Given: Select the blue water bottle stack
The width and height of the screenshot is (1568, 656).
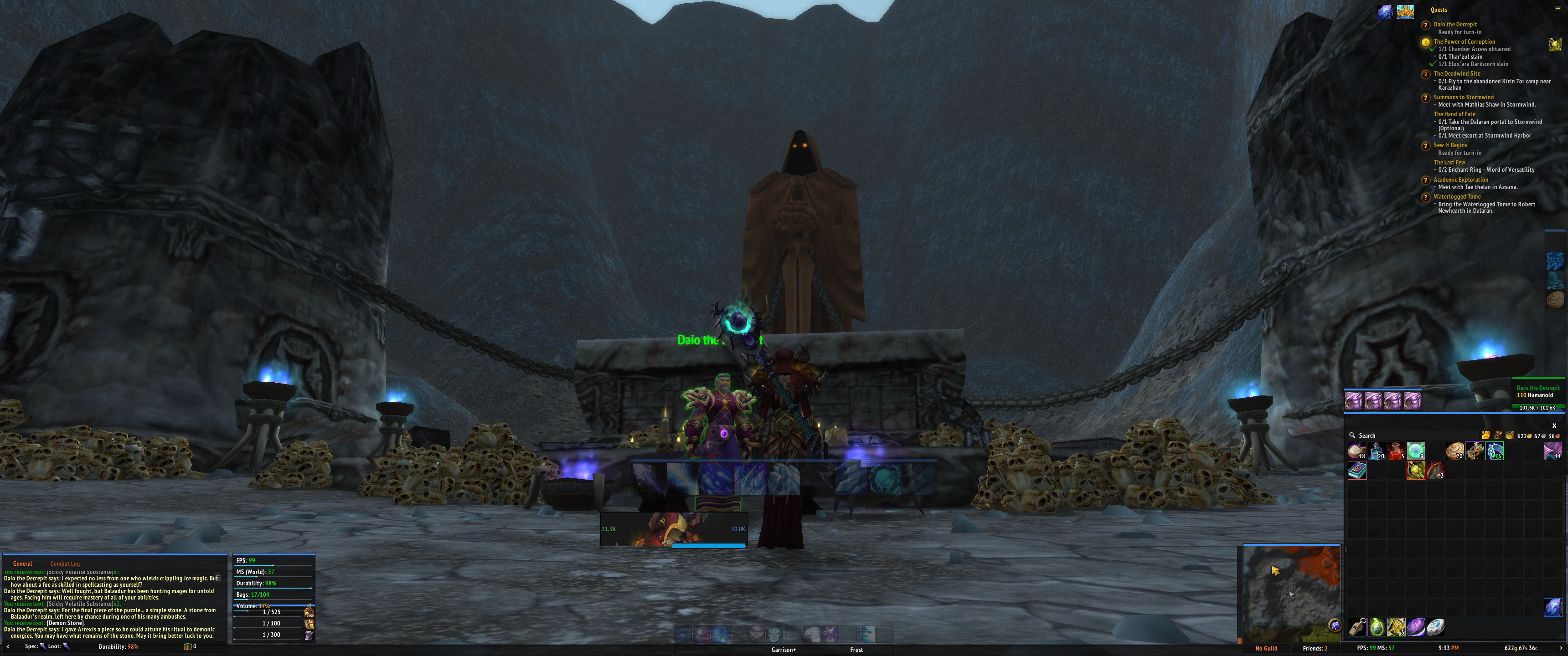Looking at the screenshot, I should 1377,451.
